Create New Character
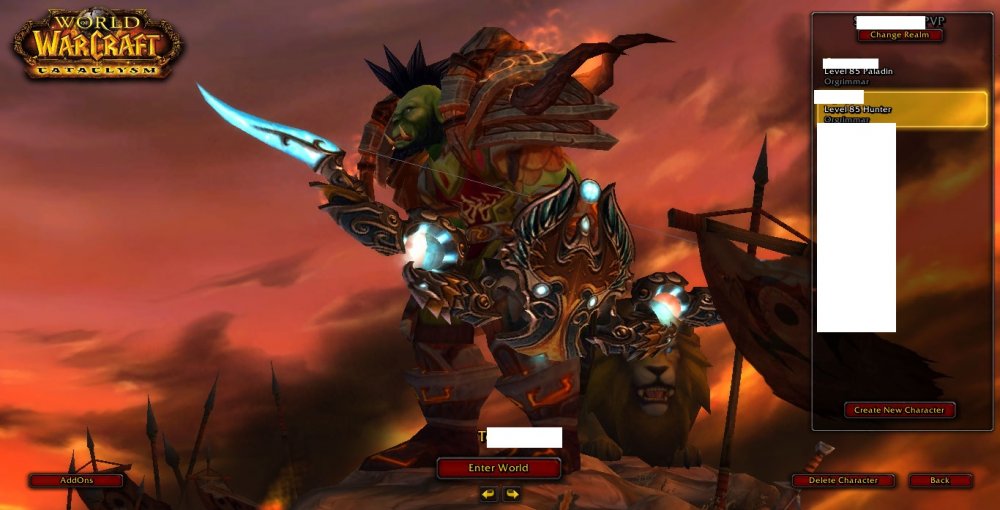Image resolution: width=1000 pixels, height=510 pixels. point(900,410)
